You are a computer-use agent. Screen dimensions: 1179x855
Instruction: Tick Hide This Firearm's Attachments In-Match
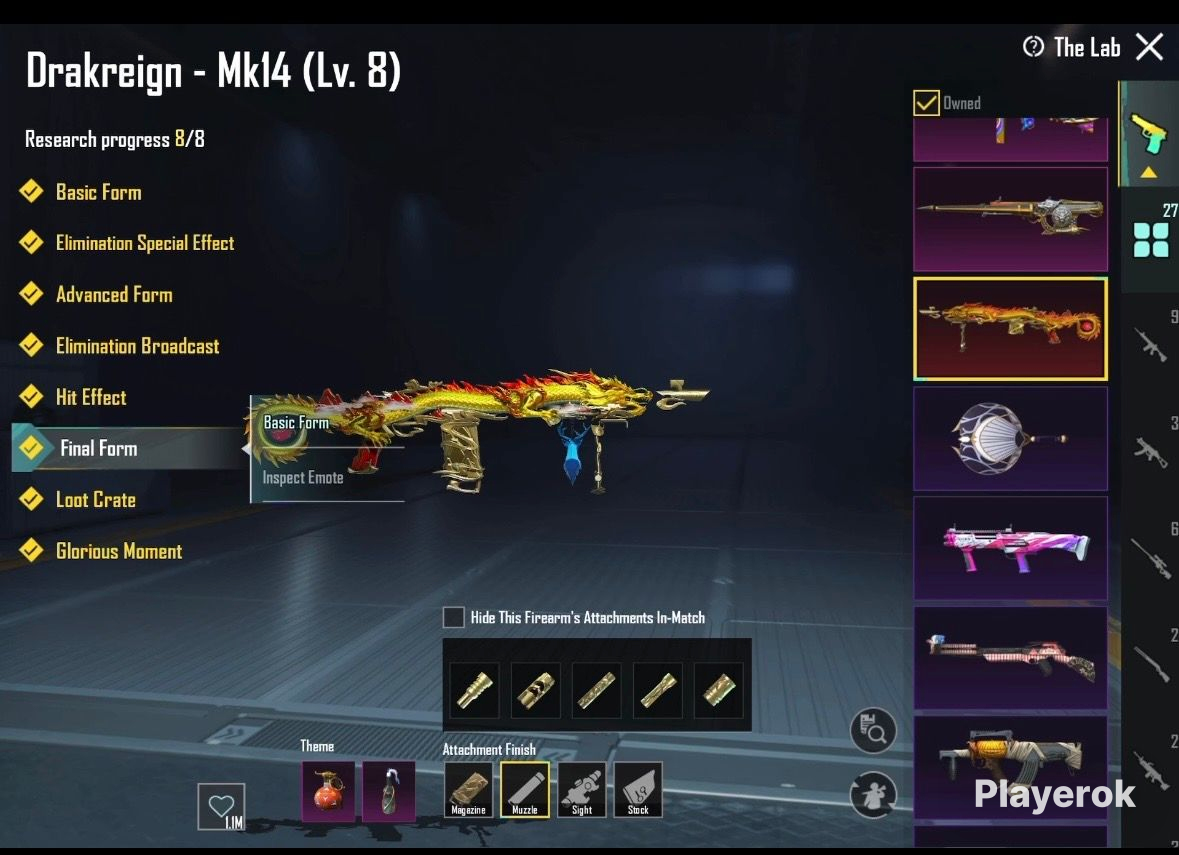click(x=454, y=617)
